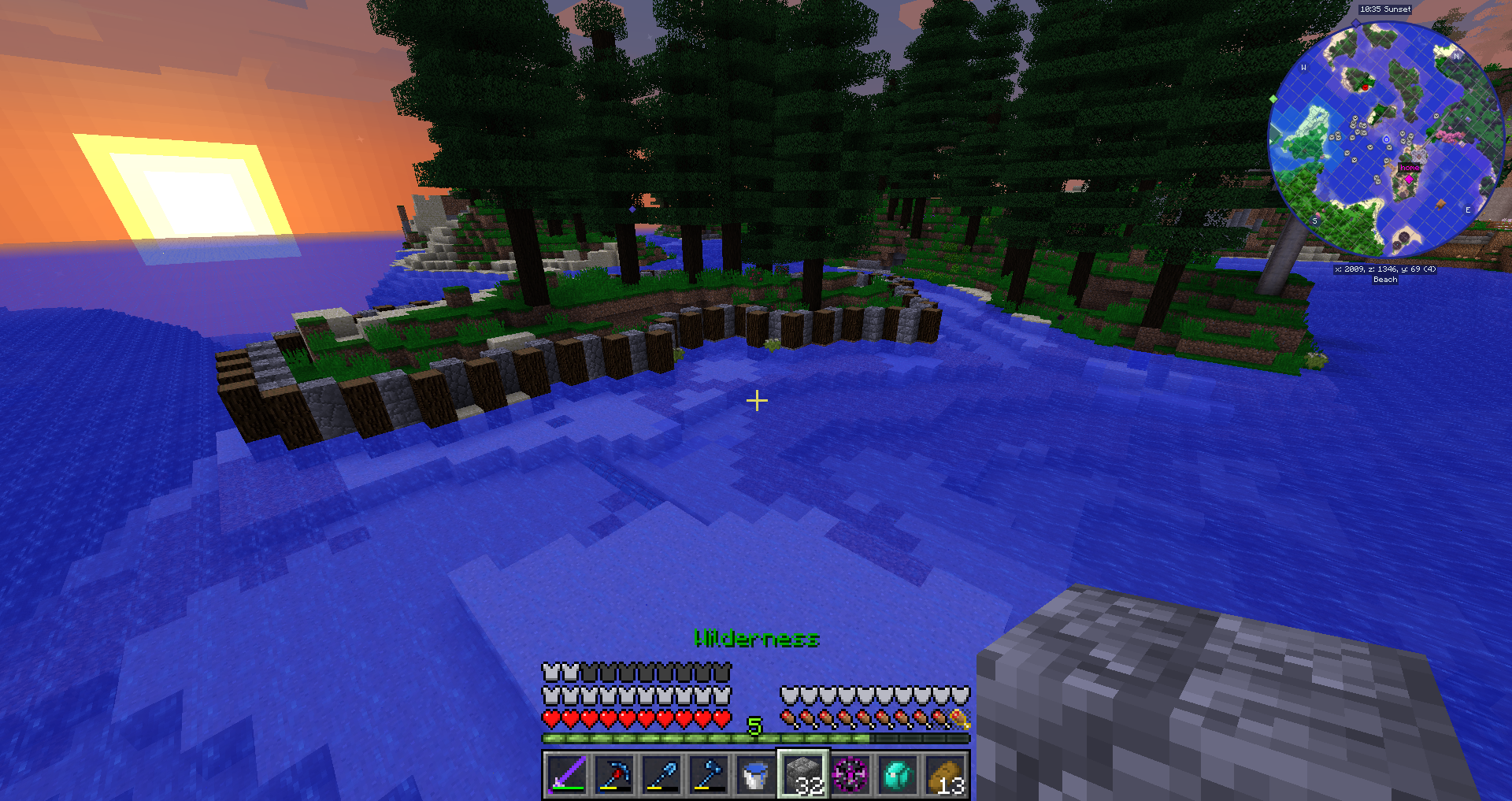Click the orange marker on the minimap
The height and width of the screenshot is (801, 1512).
tap(1440, 204)
